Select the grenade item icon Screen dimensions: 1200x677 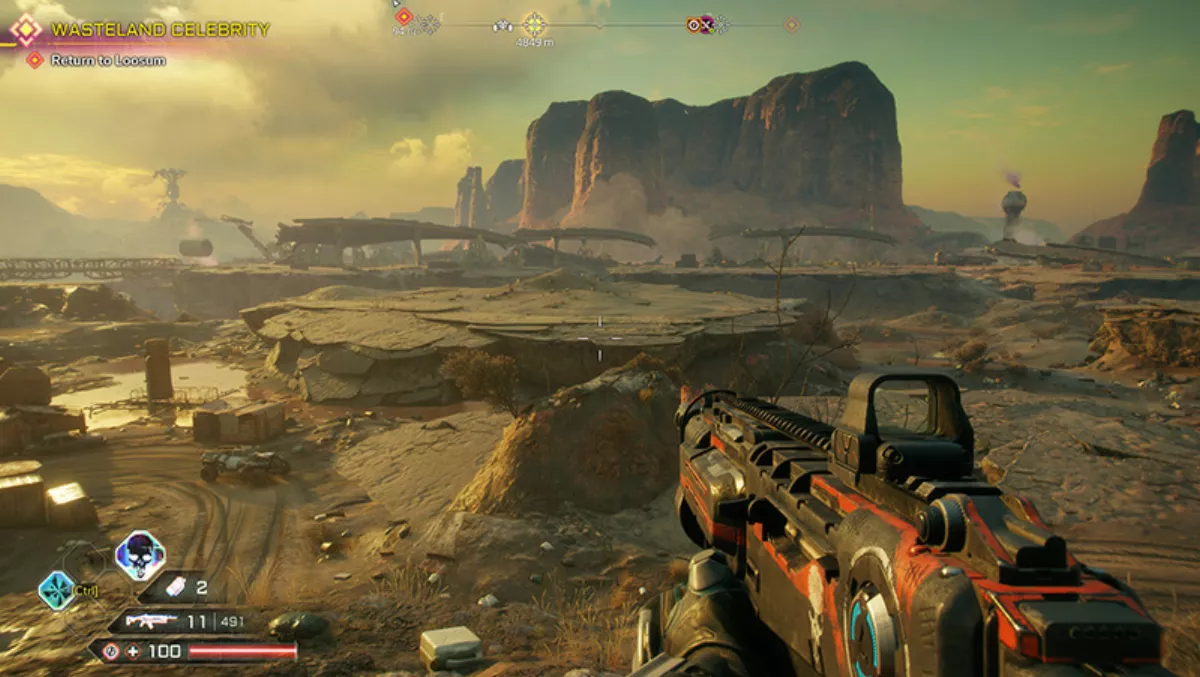point(173,587)
